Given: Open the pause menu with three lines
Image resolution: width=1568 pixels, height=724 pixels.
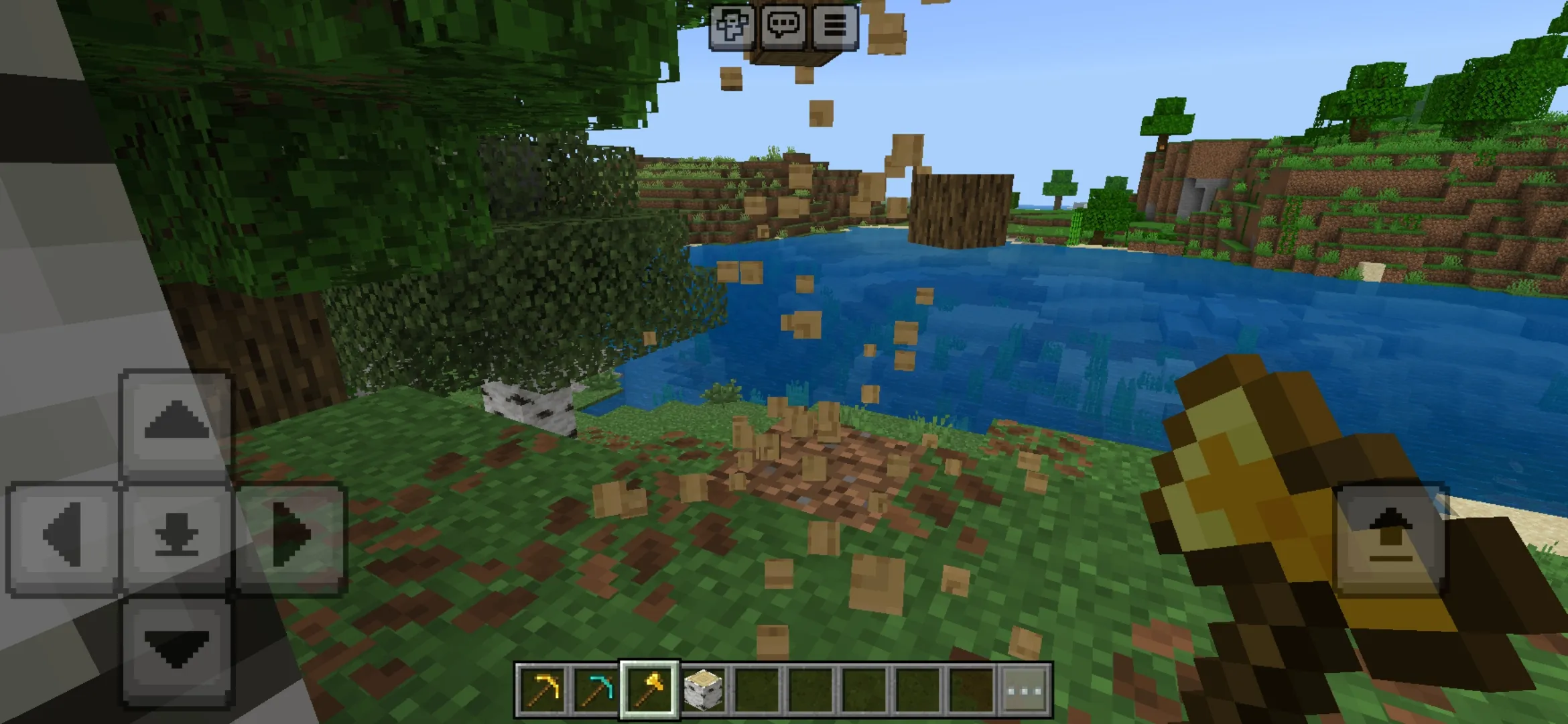Looking at the screenshot, I should [835, 27].
